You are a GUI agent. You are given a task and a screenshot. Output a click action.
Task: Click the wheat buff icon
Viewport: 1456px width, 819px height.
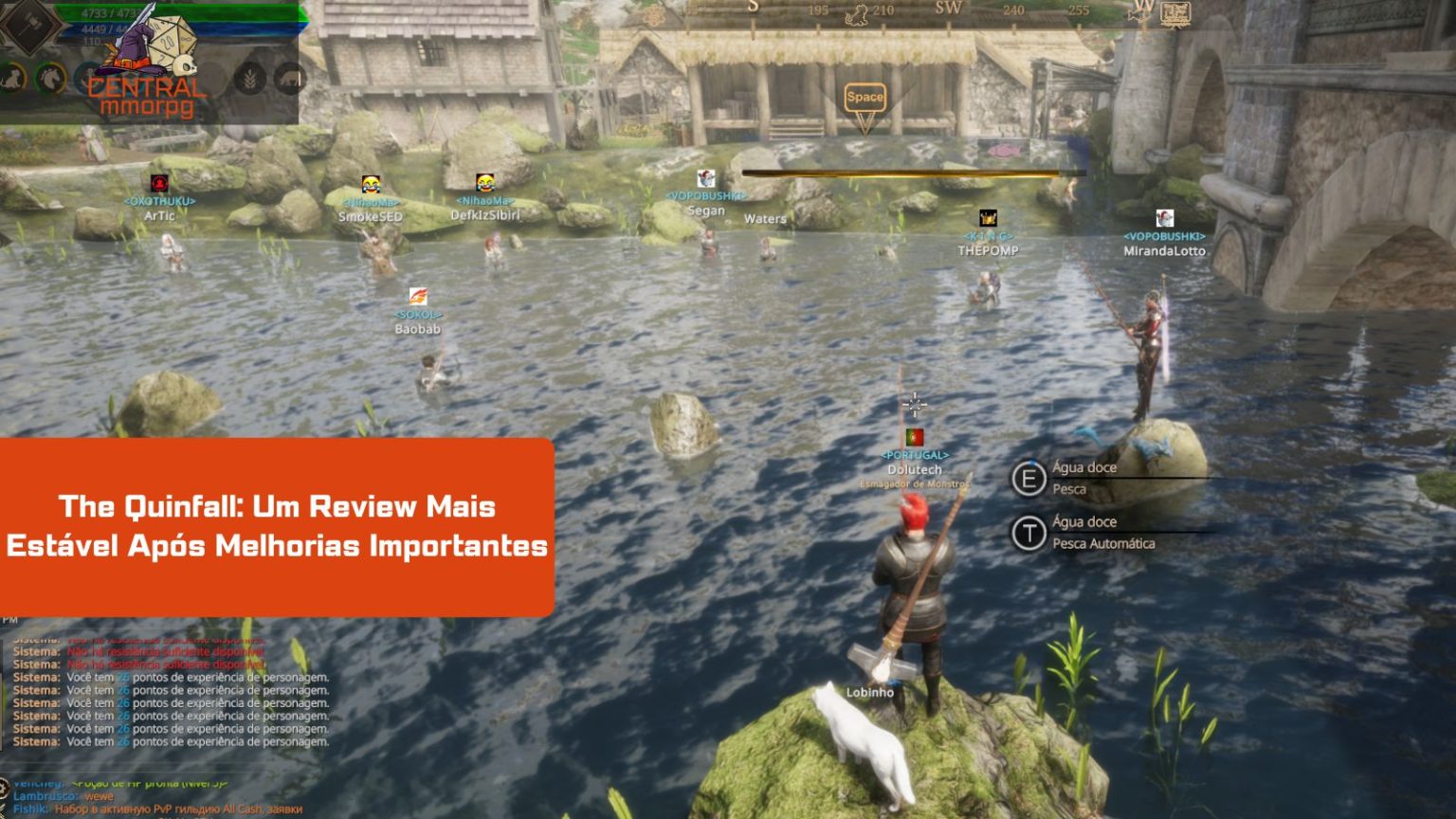[250, 78]
